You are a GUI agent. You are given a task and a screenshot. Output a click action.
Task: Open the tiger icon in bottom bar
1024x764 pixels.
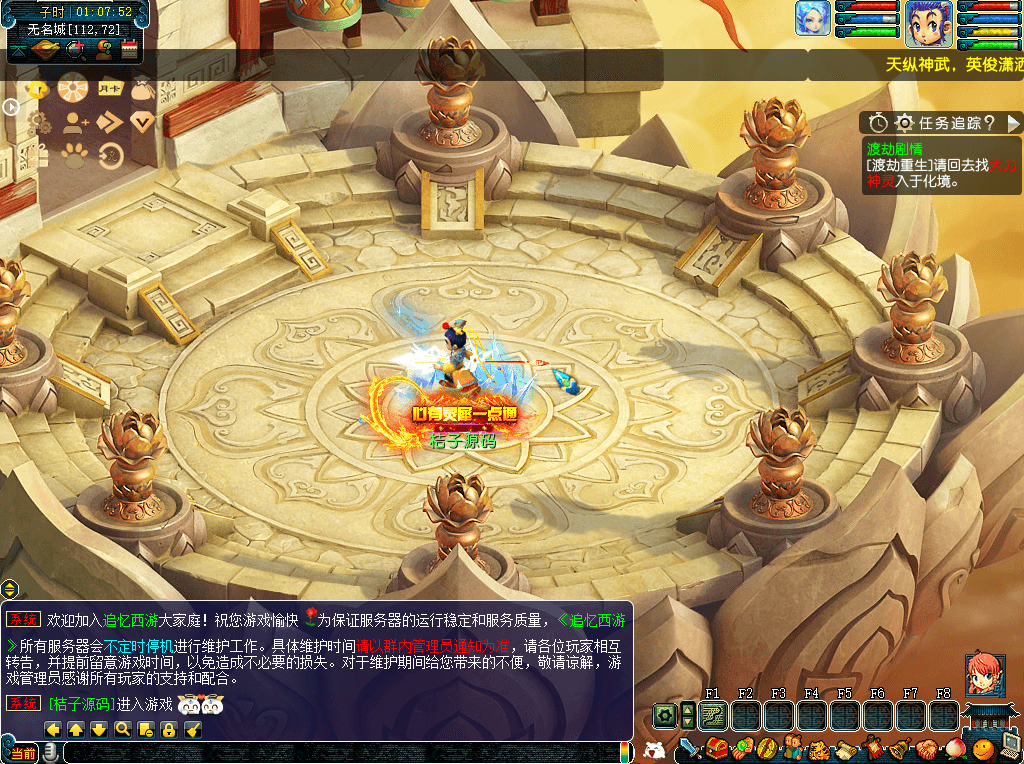[817, 748]
